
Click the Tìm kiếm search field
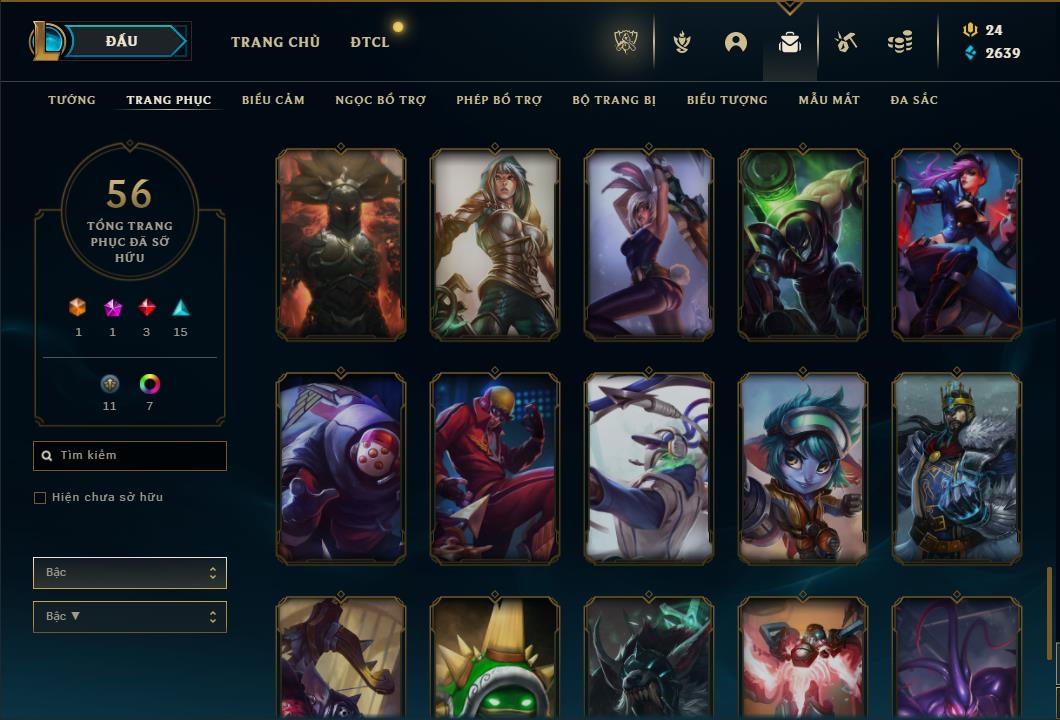(130, 456)
